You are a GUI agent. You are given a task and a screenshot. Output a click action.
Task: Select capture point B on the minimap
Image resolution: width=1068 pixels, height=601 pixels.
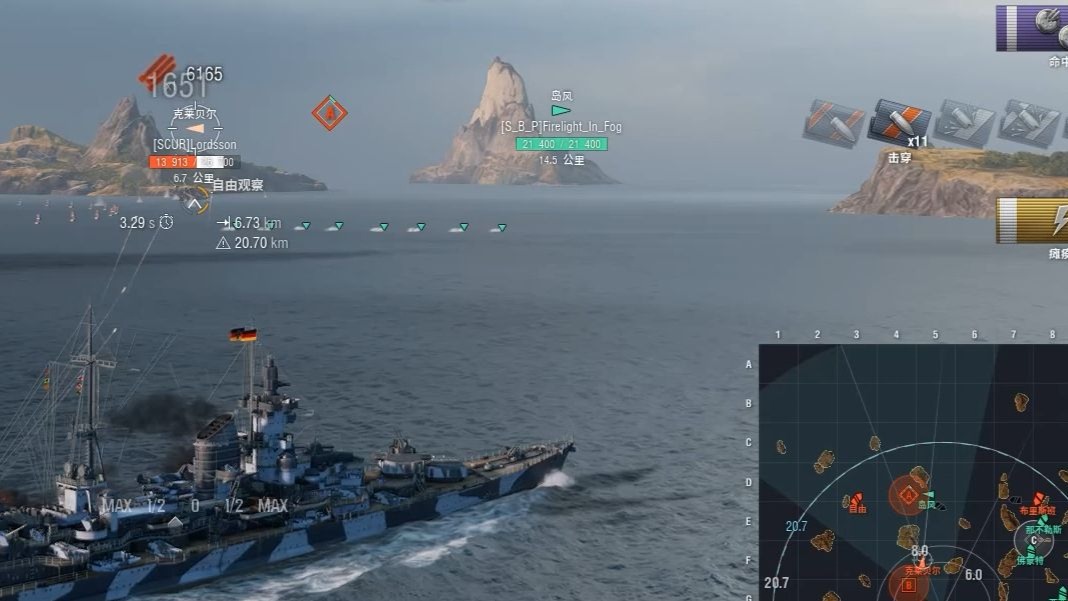click(x=908, y=584)
